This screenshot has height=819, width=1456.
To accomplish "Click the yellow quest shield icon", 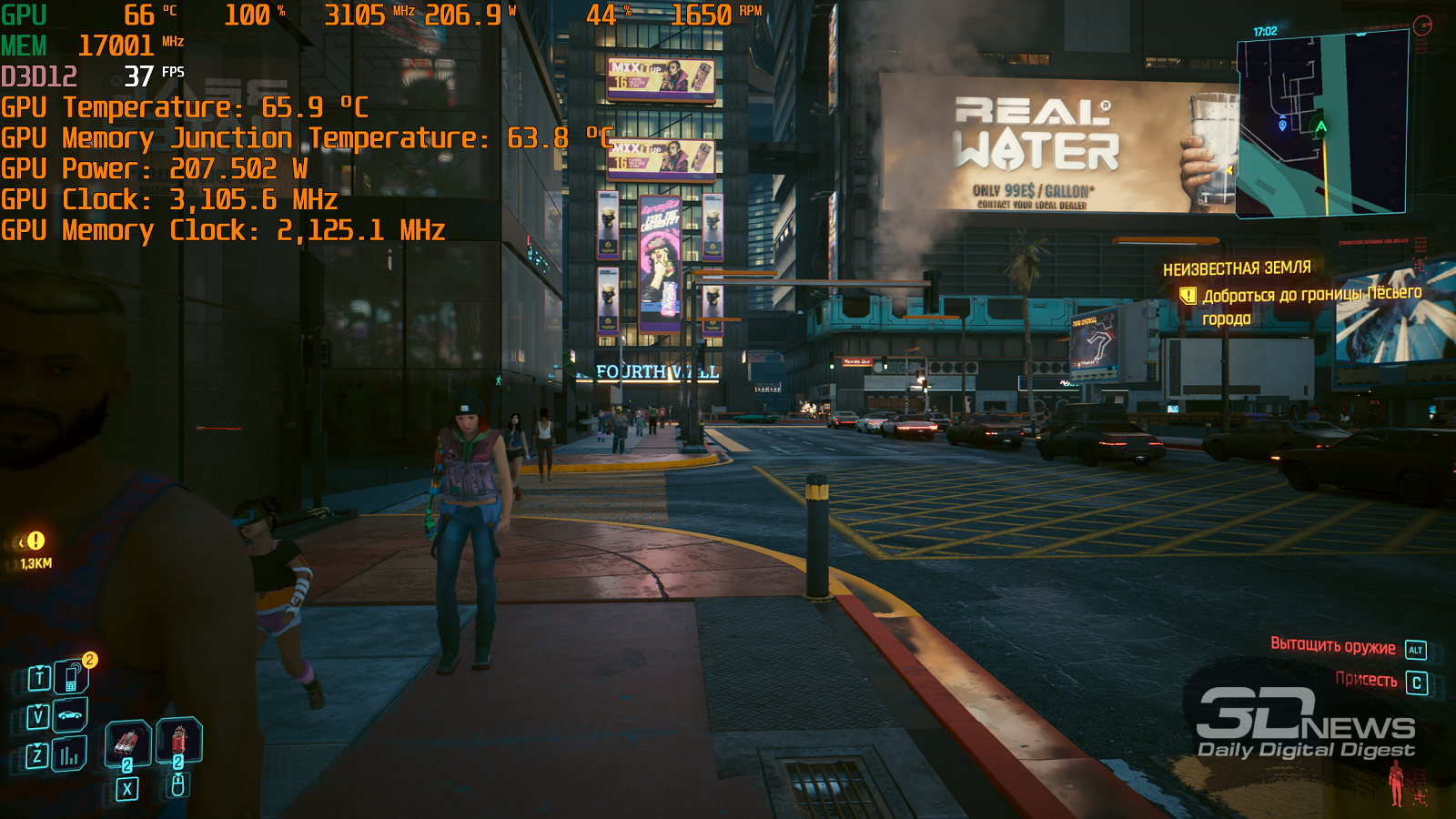I will click(x=1188, y=296).
